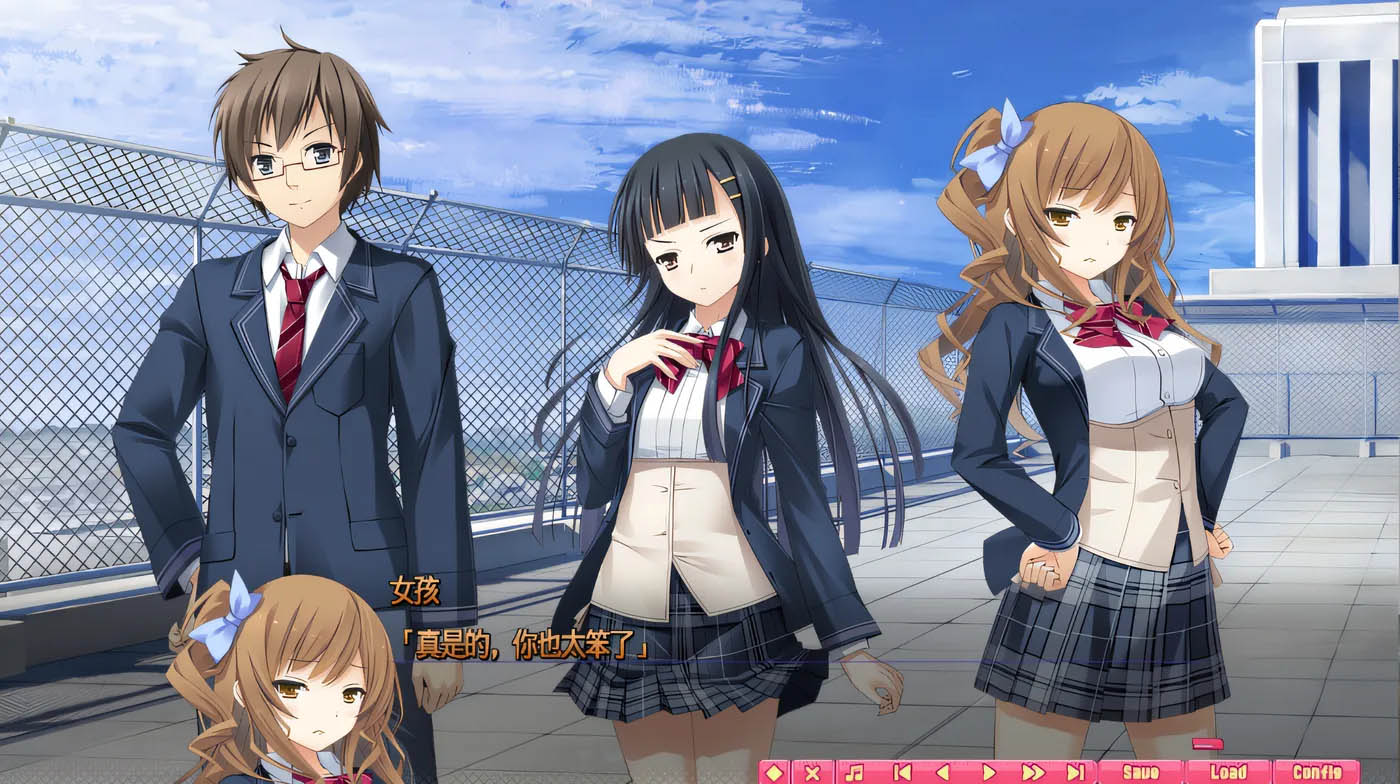The width and height of the screenshot is (1400, 784).
Task: Start auto-play with the play arrow
Action: [988, 772]
